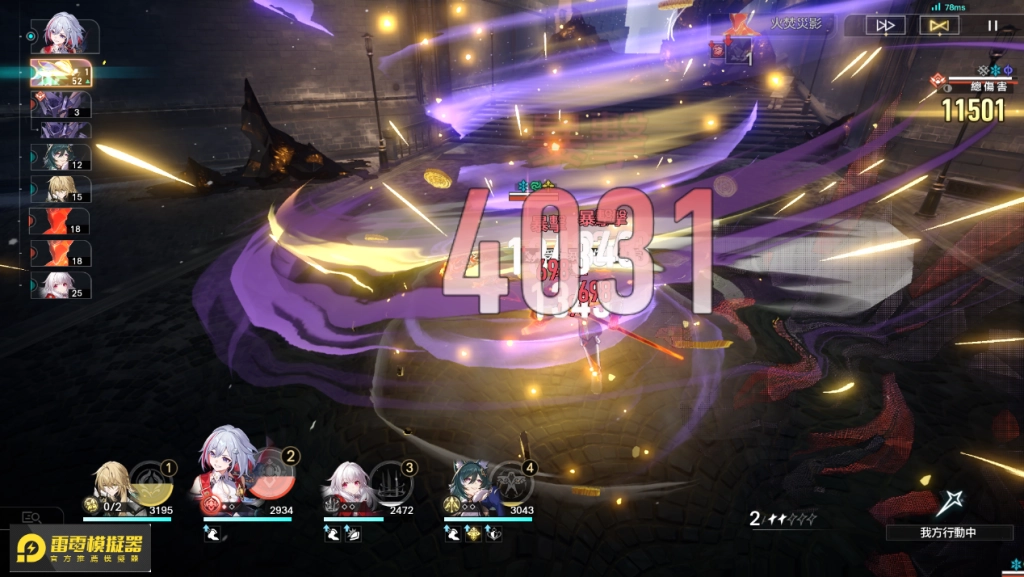1024x577 pixels.
Task: Open the battle details magnifier button
Action: coord(31,517)
